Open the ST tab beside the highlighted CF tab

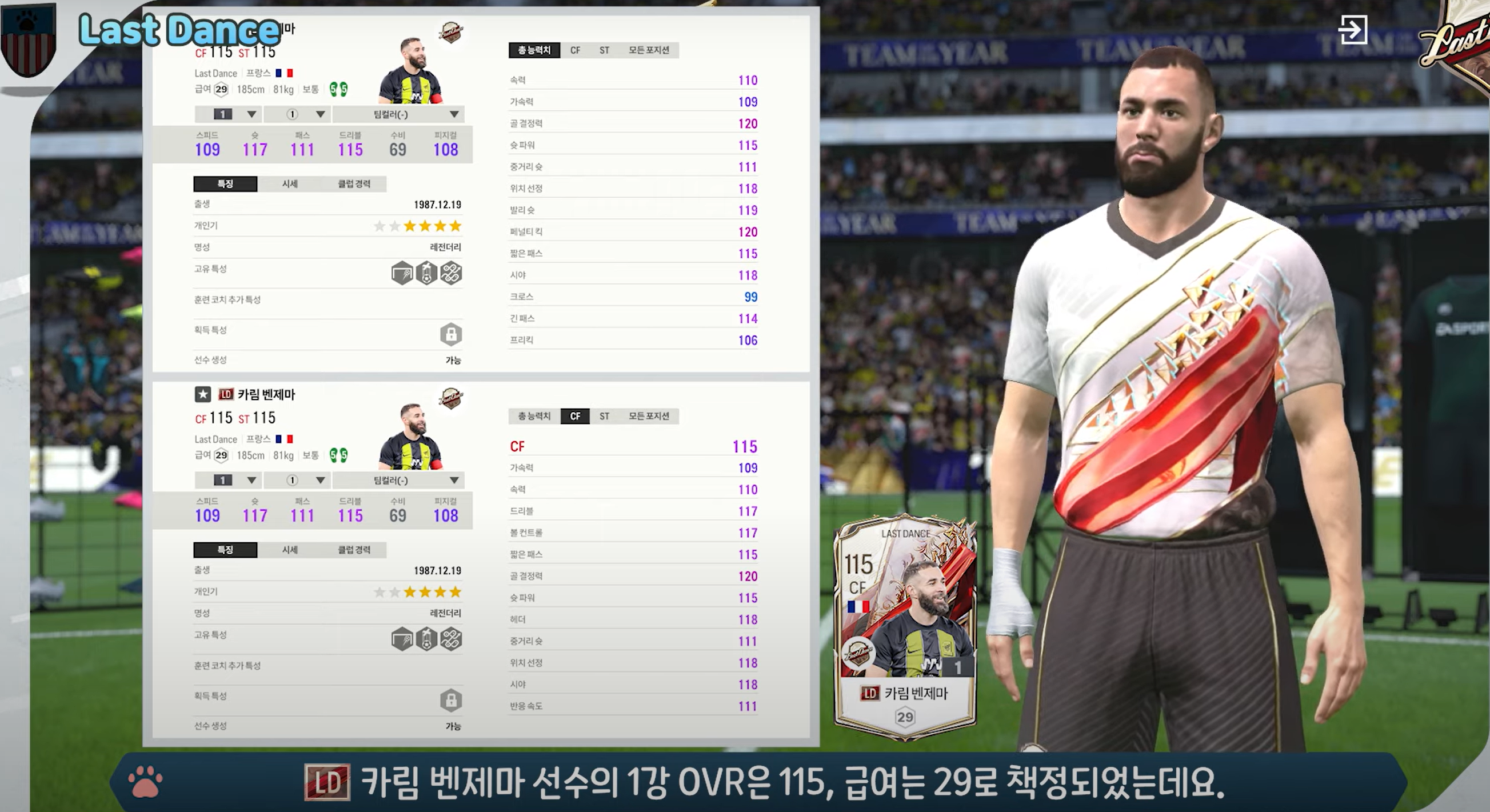pos(605,416)
